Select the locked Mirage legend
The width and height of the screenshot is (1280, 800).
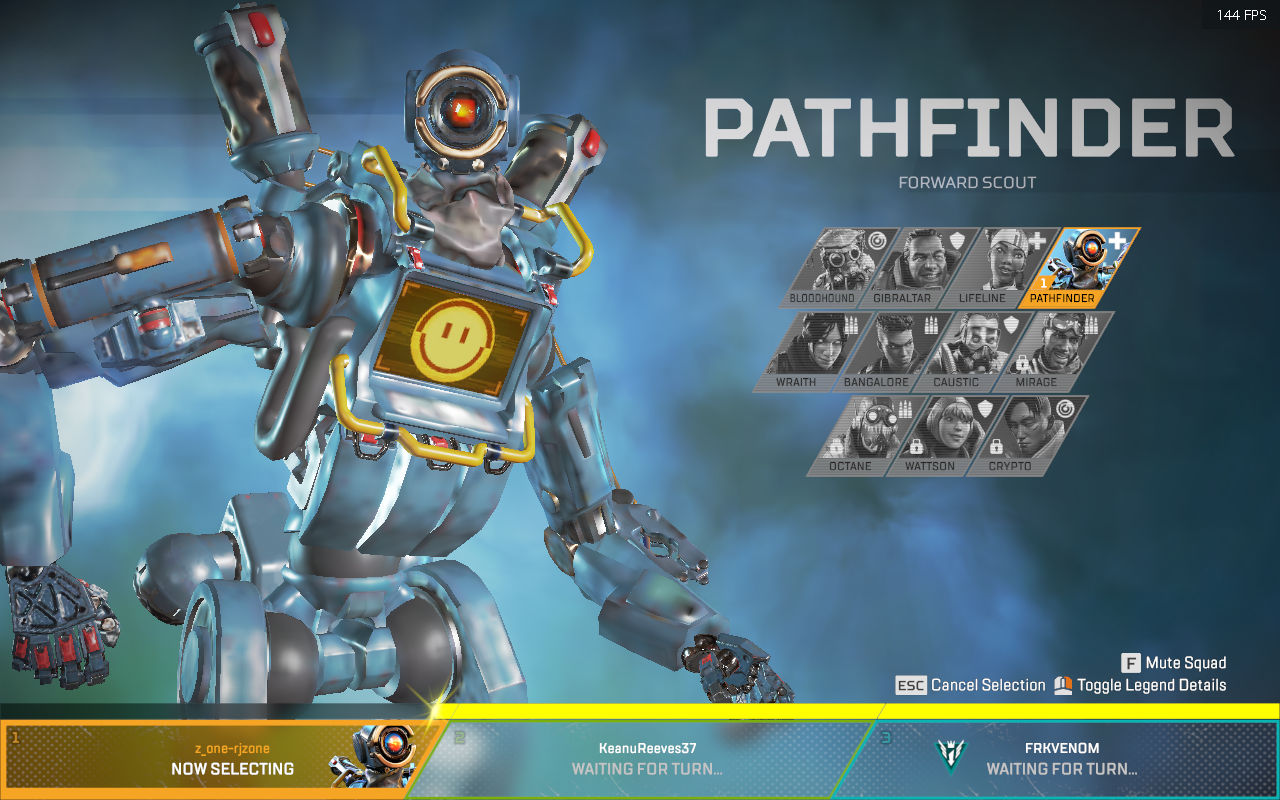[x=1040, y=350]
